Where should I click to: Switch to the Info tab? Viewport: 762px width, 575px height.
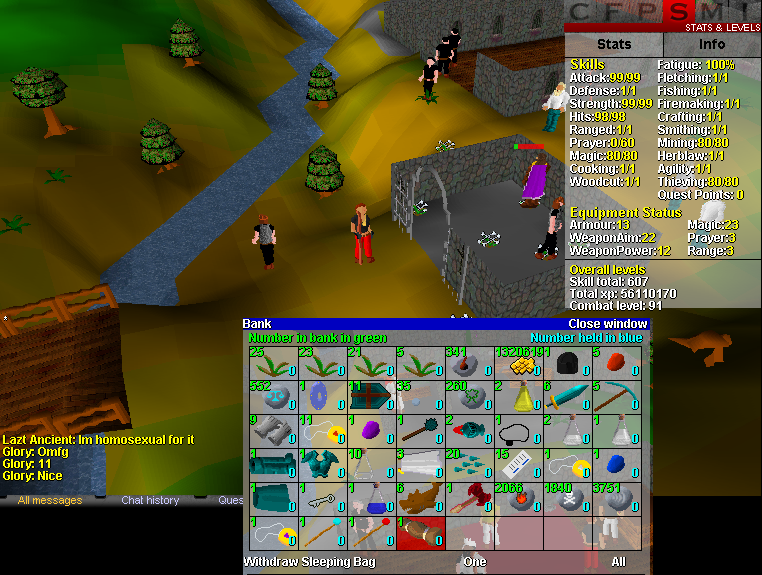point(712,44)
